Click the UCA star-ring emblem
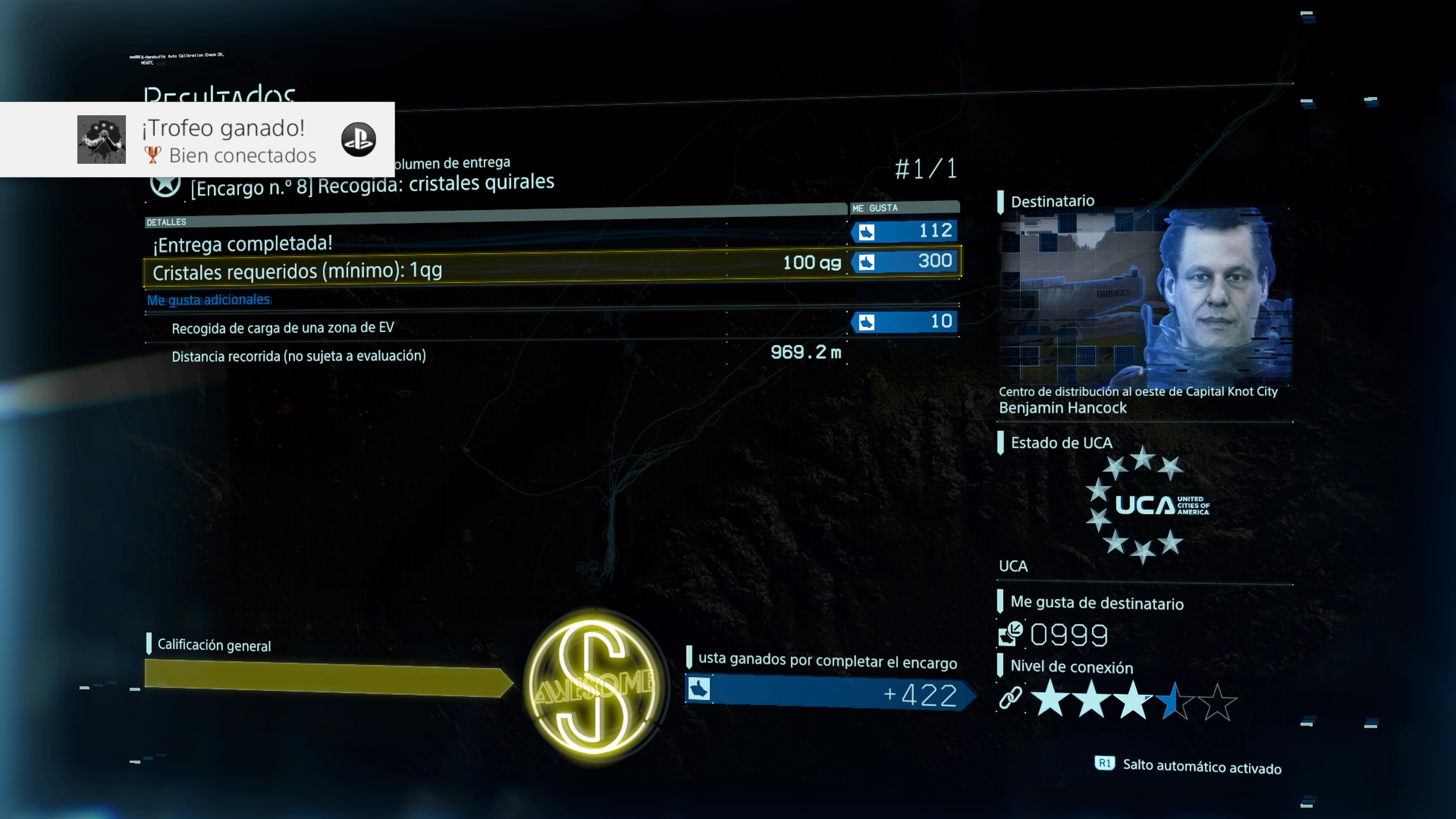 tap(1144, 505)
